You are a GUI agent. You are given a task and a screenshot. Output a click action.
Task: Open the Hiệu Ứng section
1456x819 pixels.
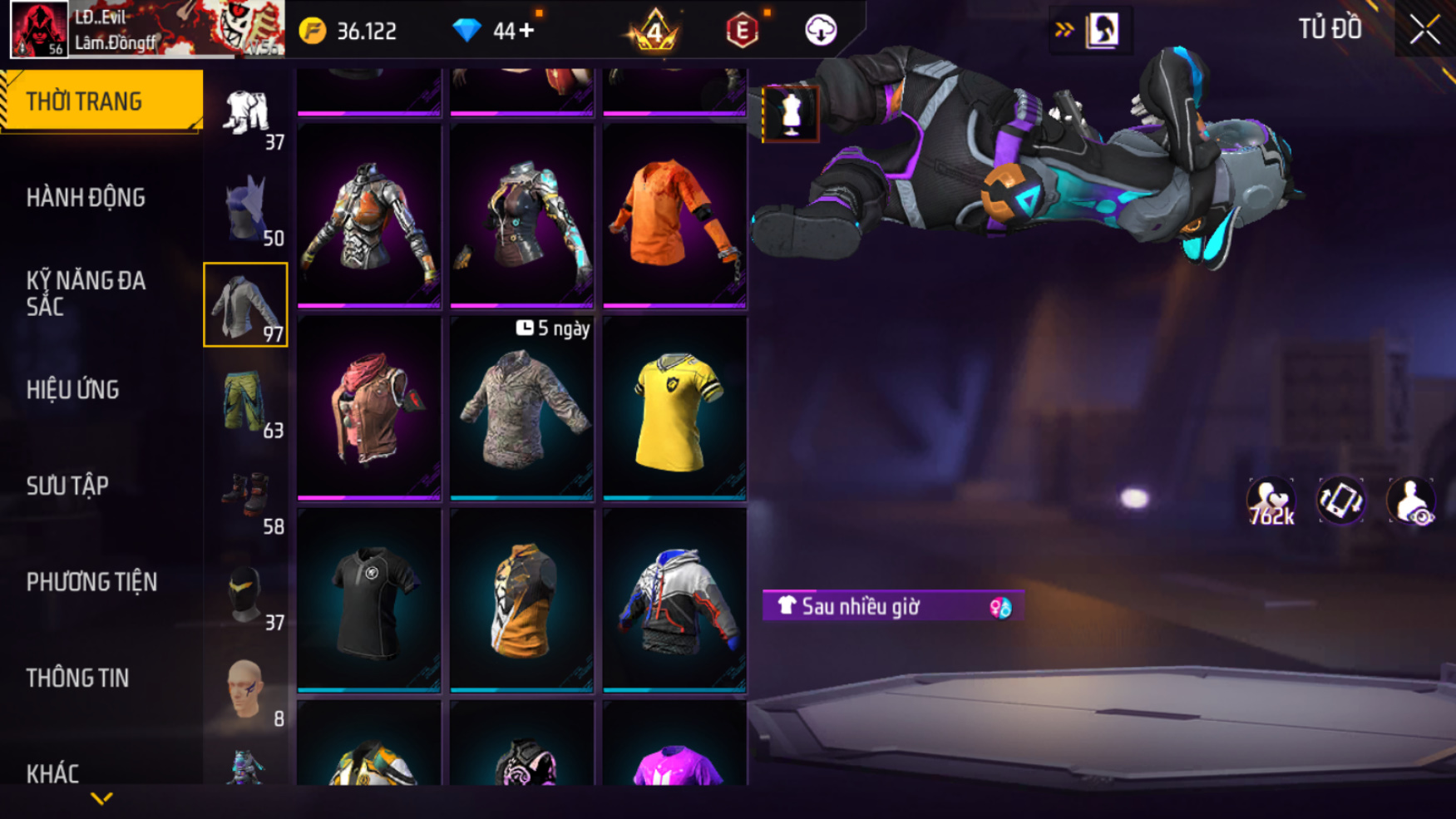click(73, 390)
